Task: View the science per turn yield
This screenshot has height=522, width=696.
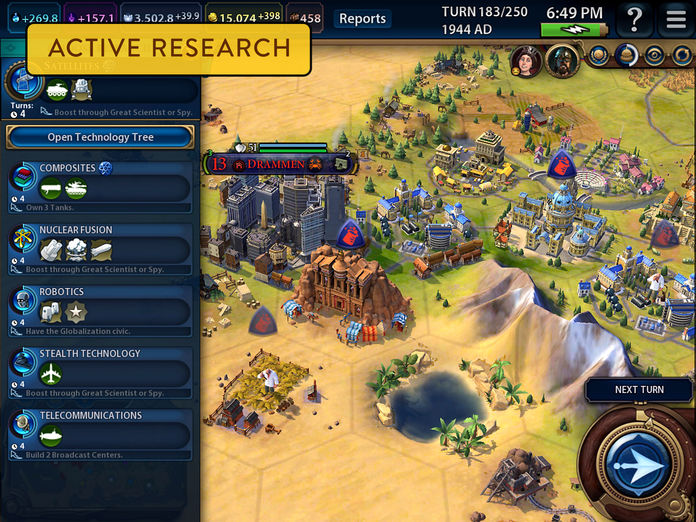Action: coord(30,18)
